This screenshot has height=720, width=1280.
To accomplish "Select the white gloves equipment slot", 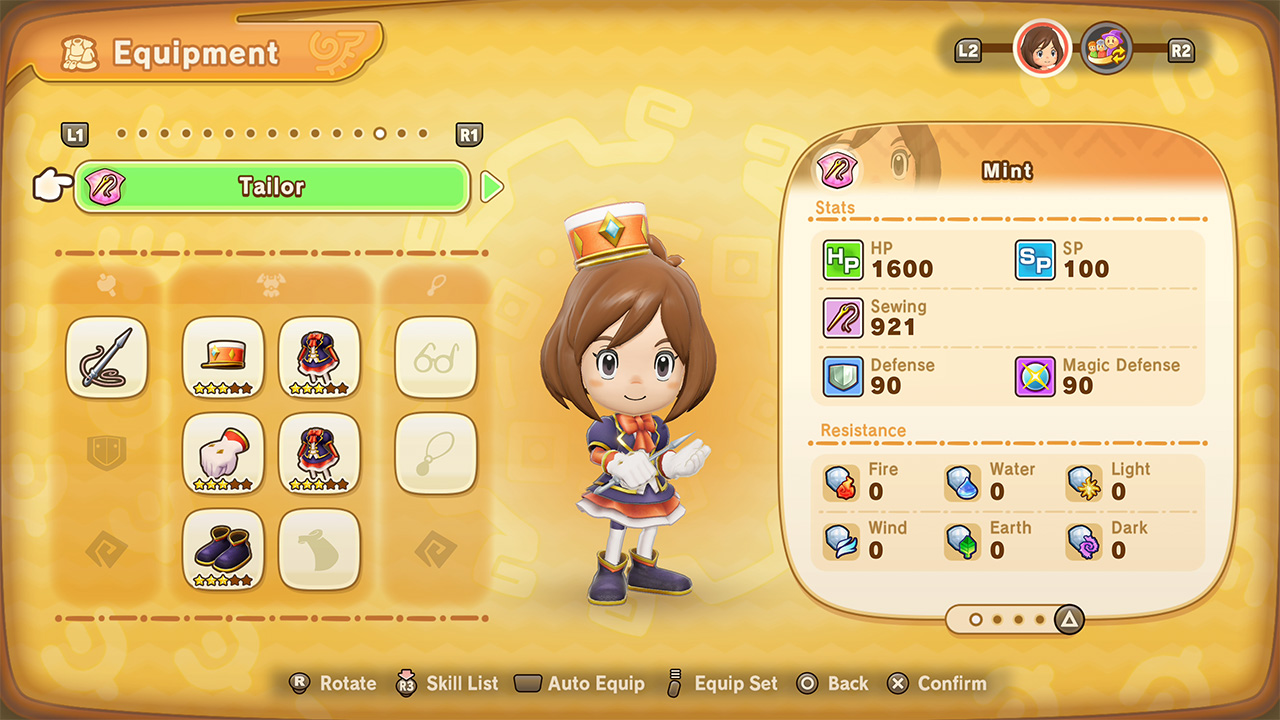I will [x=223, y=453].
